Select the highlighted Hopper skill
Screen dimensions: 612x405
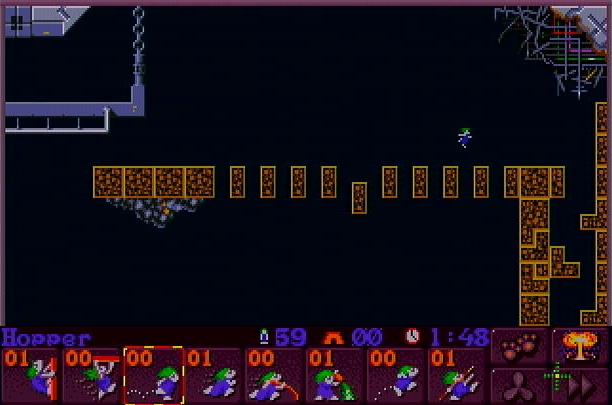tap(153, 376)
